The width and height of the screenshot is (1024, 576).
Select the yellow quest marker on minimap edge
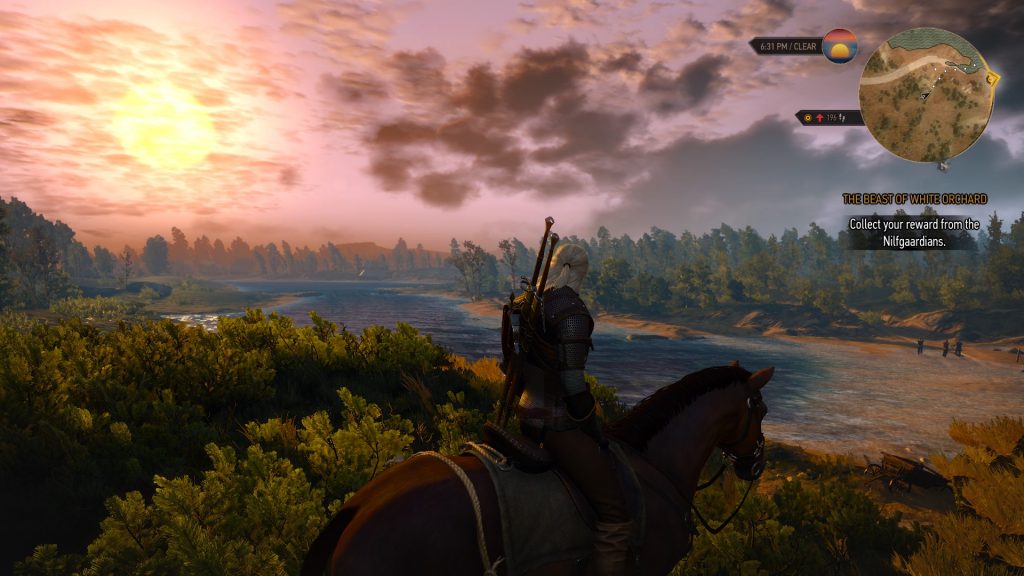[x=992, y=78]
